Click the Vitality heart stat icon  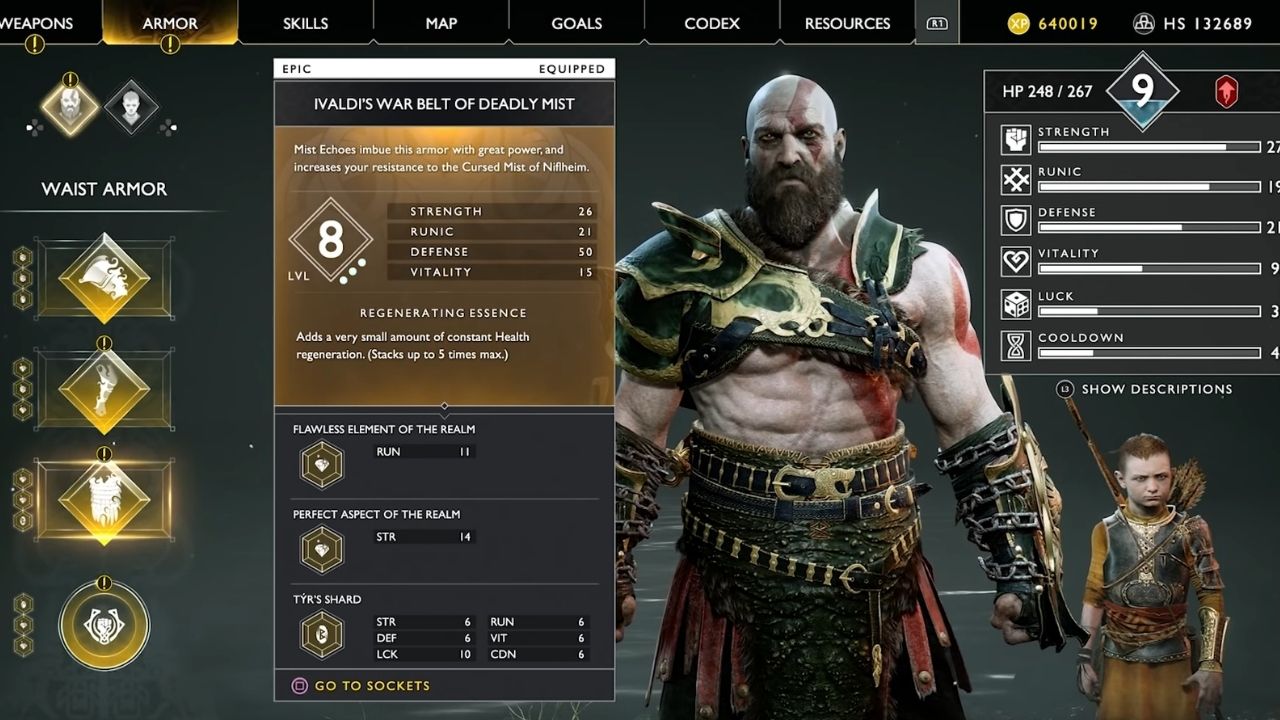coord(1014,262)
